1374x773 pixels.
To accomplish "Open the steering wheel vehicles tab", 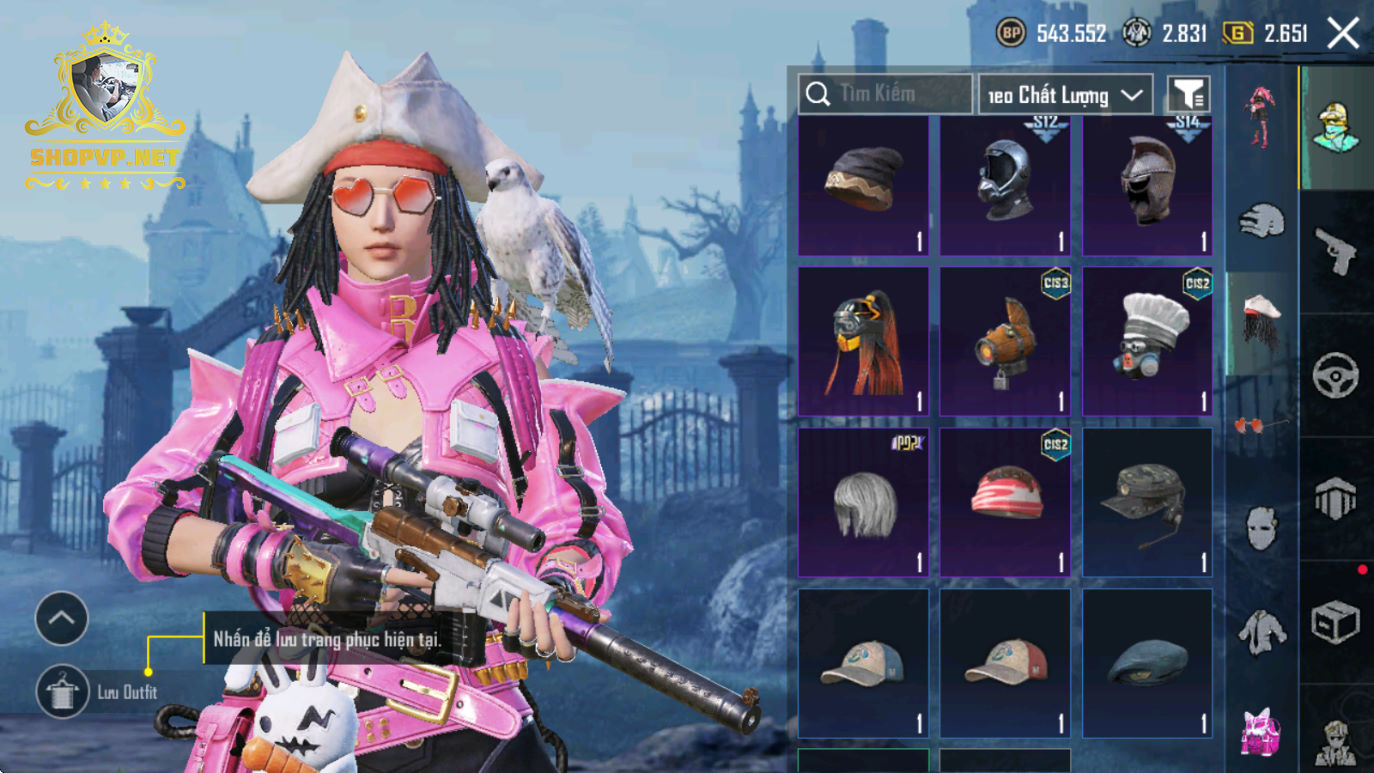I will pyautogui.click(x=1336, y=376).
